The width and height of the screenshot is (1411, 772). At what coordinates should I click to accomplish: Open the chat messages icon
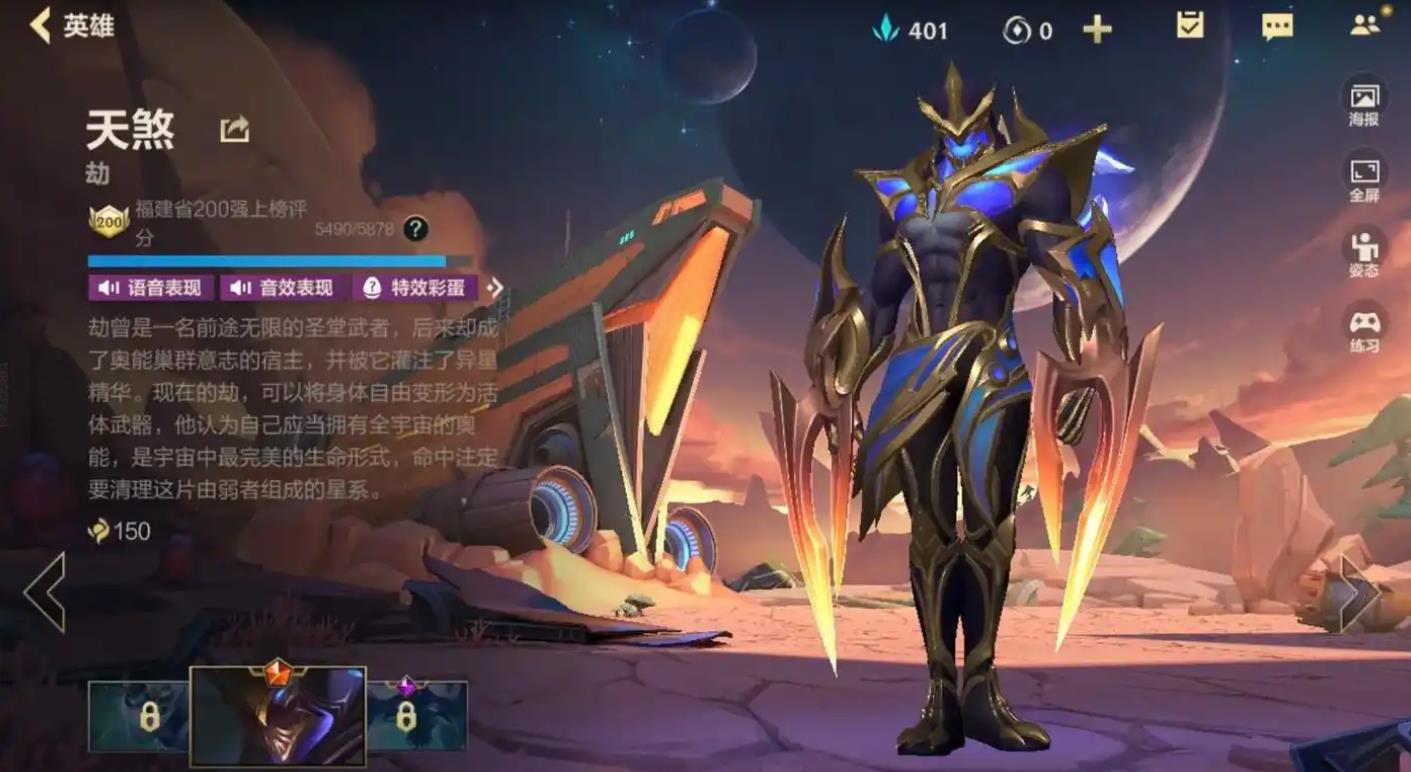1277,27
